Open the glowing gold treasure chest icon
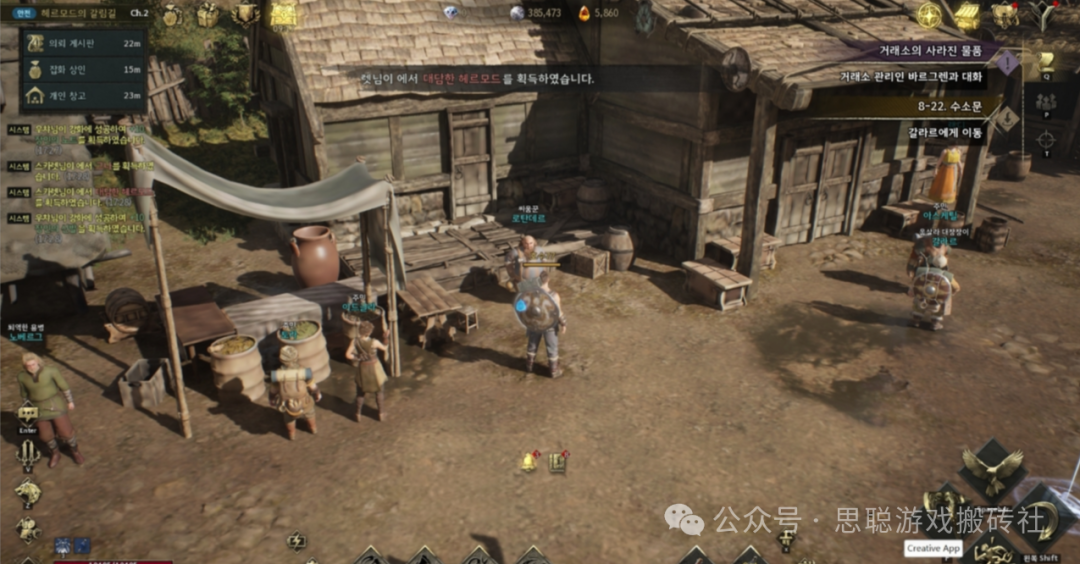The width and height of the screenshot is (1080, 564). point(285,14)
